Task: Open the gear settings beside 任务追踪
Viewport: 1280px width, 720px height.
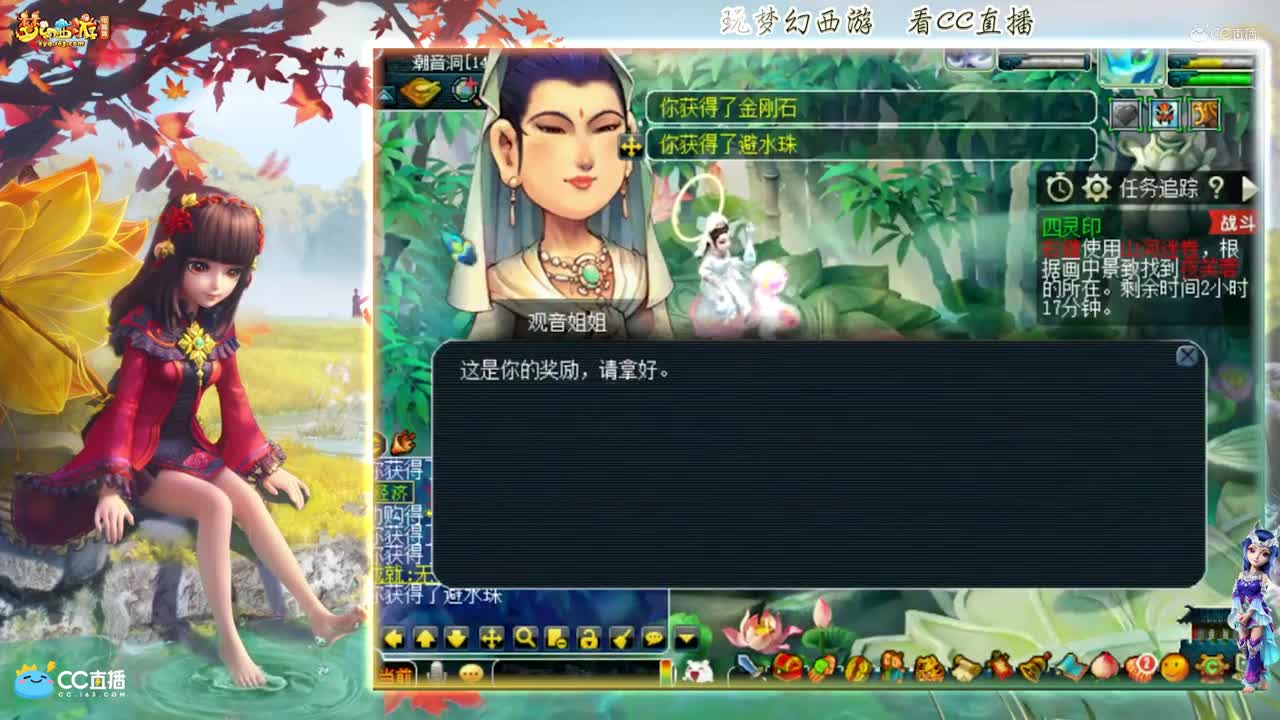Action: tap(1095, 191)
